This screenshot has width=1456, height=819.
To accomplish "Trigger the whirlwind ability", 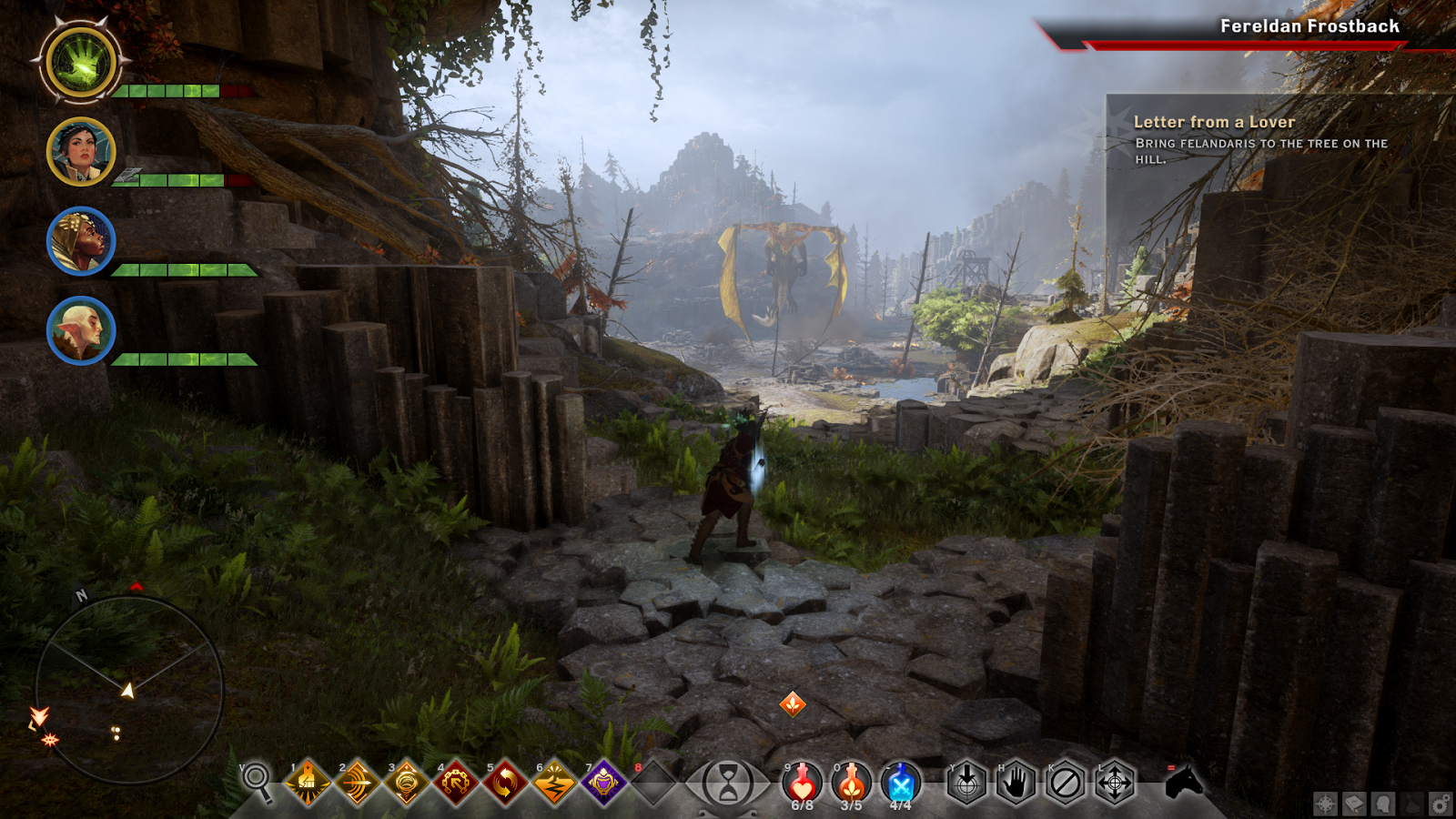I will click(406, 782).
